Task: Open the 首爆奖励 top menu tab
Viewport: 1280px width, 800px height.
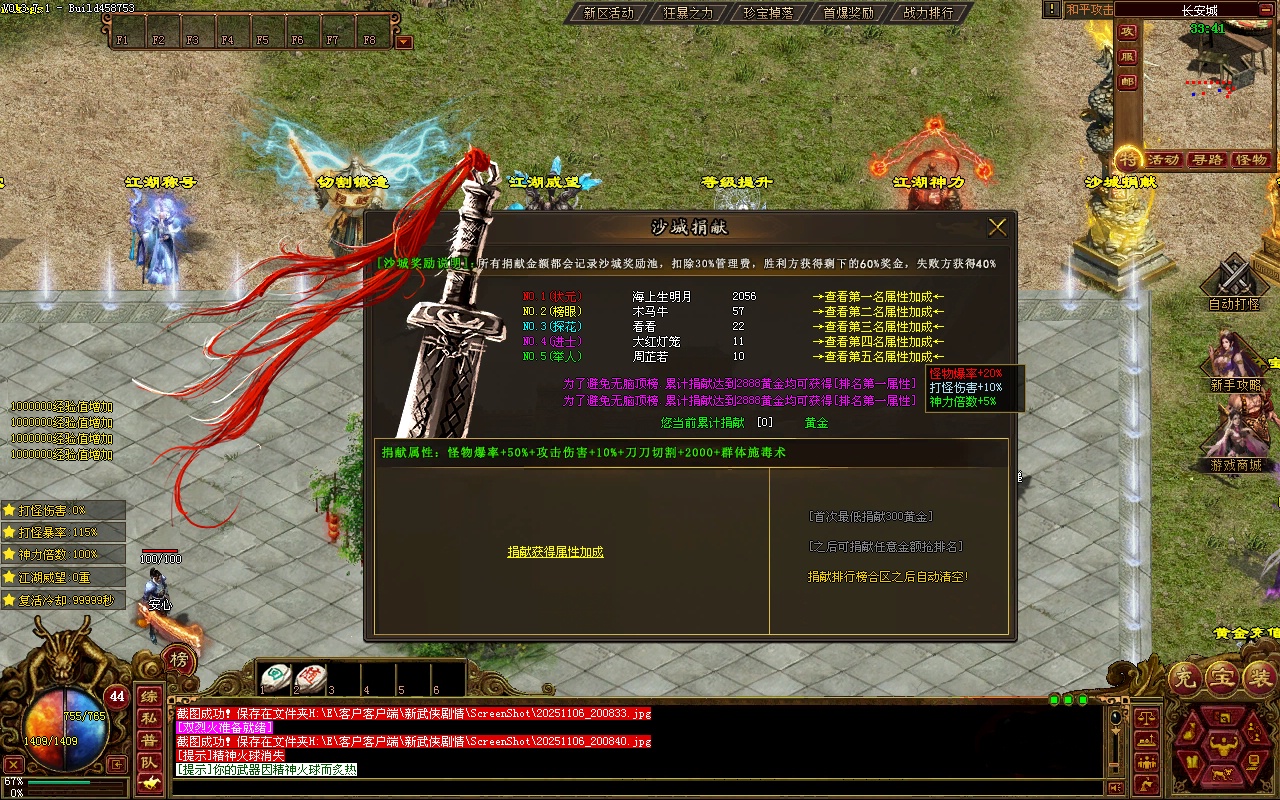Action: (x=848, y=13)
